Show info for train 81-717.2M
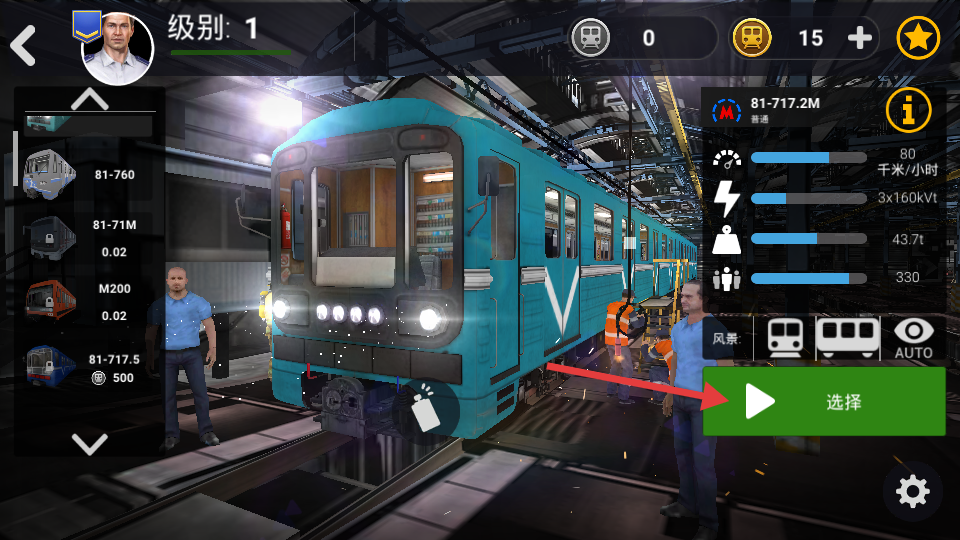This screenshot has width=960, height=540. pos(908,110)
